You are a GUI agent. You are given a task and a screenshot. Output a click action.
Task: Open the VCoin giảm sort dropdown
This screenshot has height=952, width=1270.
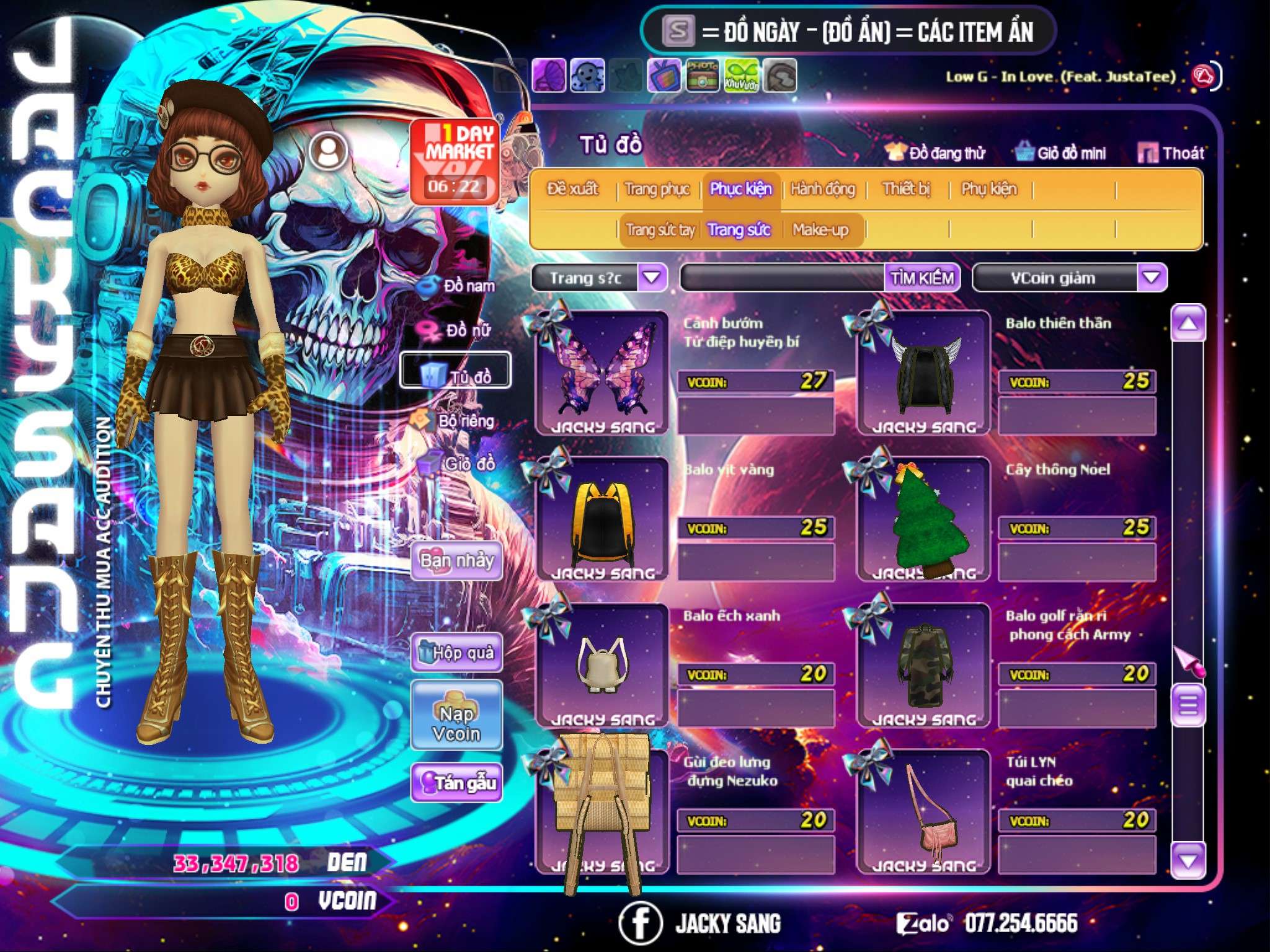coord(1151,278)
